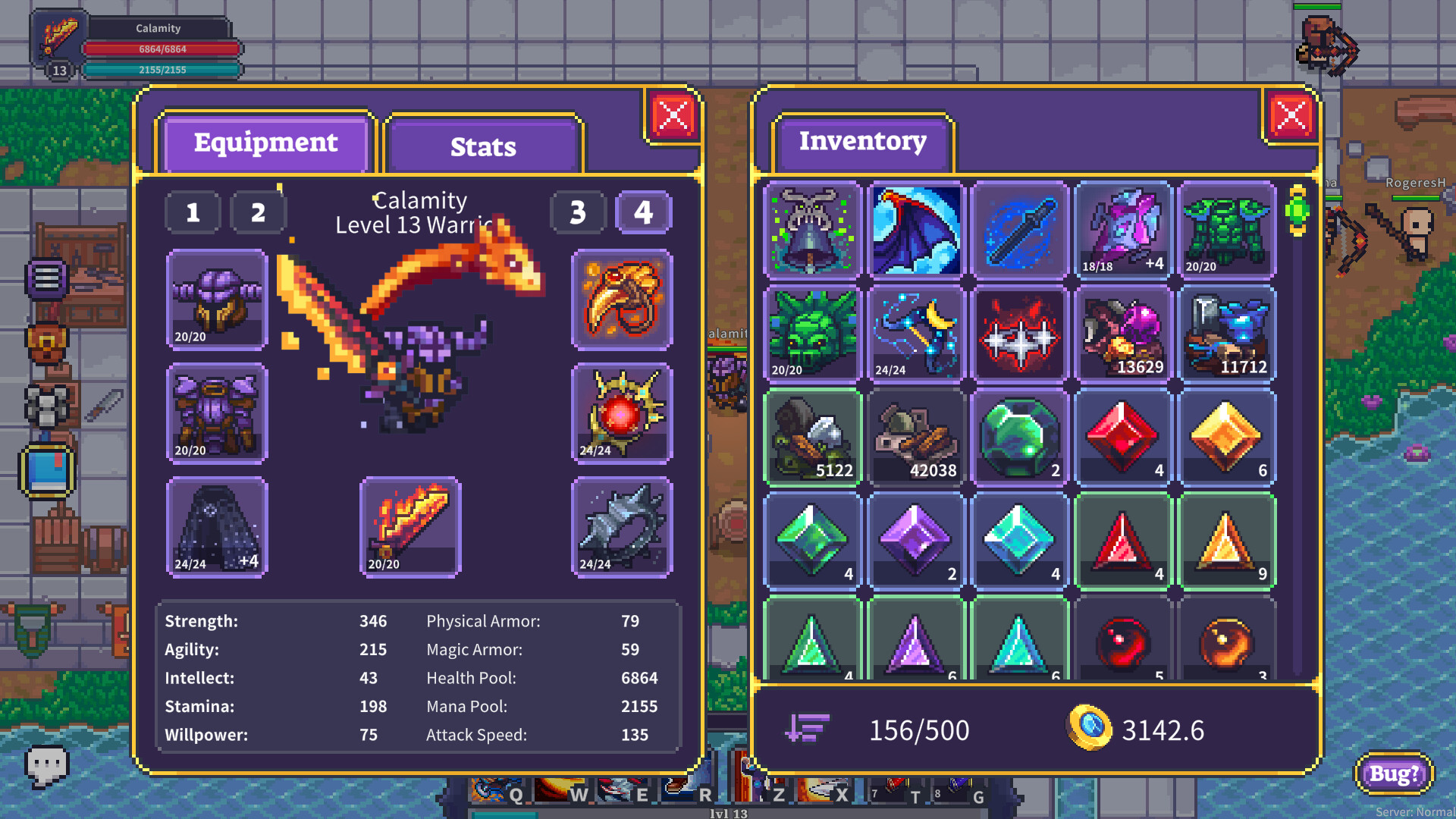Open the Stats tab
This screenshot has height=819, width=1456.
pos(483,146)
